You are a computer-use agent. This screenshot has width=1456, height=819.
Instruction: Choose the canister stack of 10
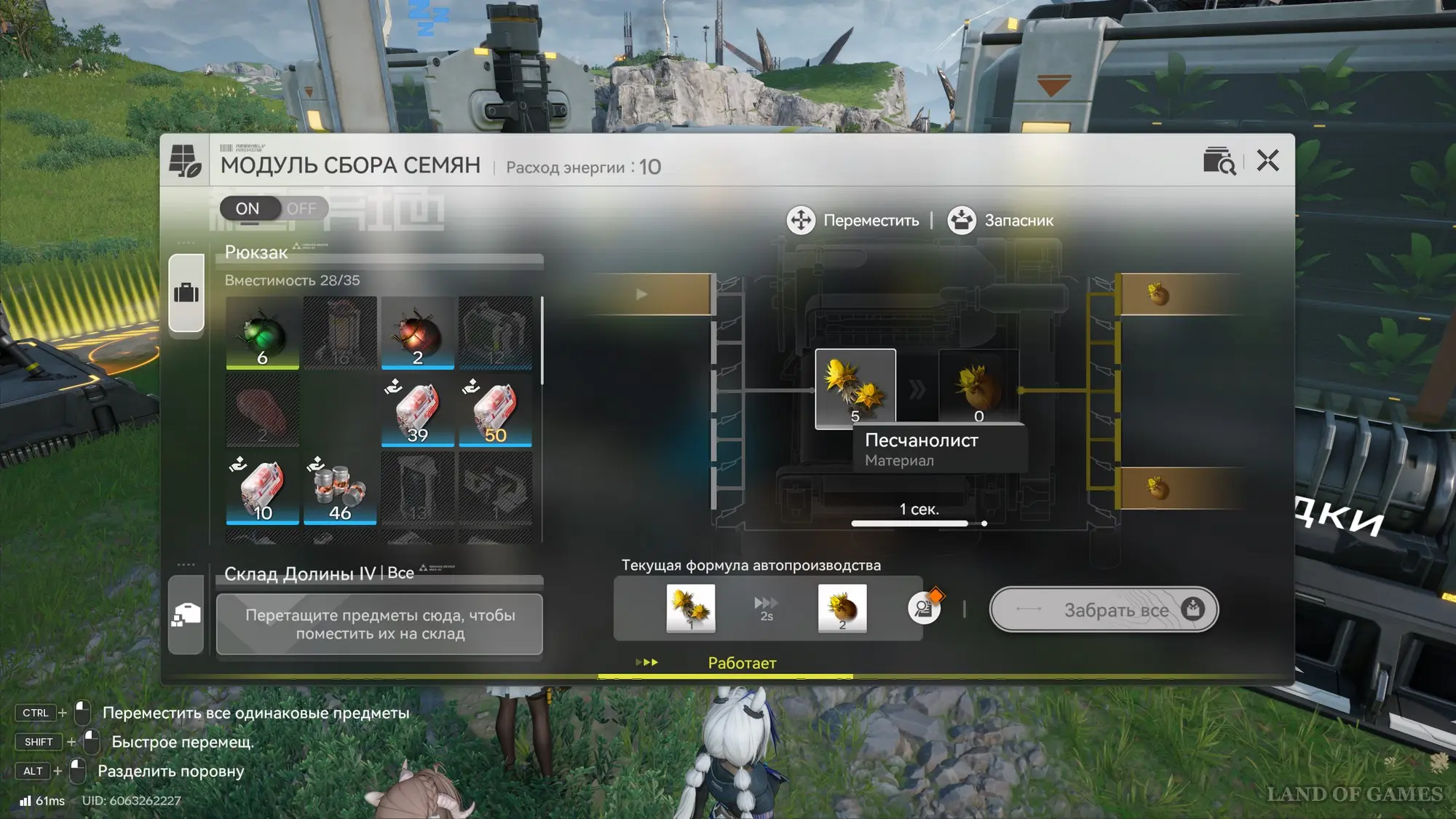click(x=262, y=488)
